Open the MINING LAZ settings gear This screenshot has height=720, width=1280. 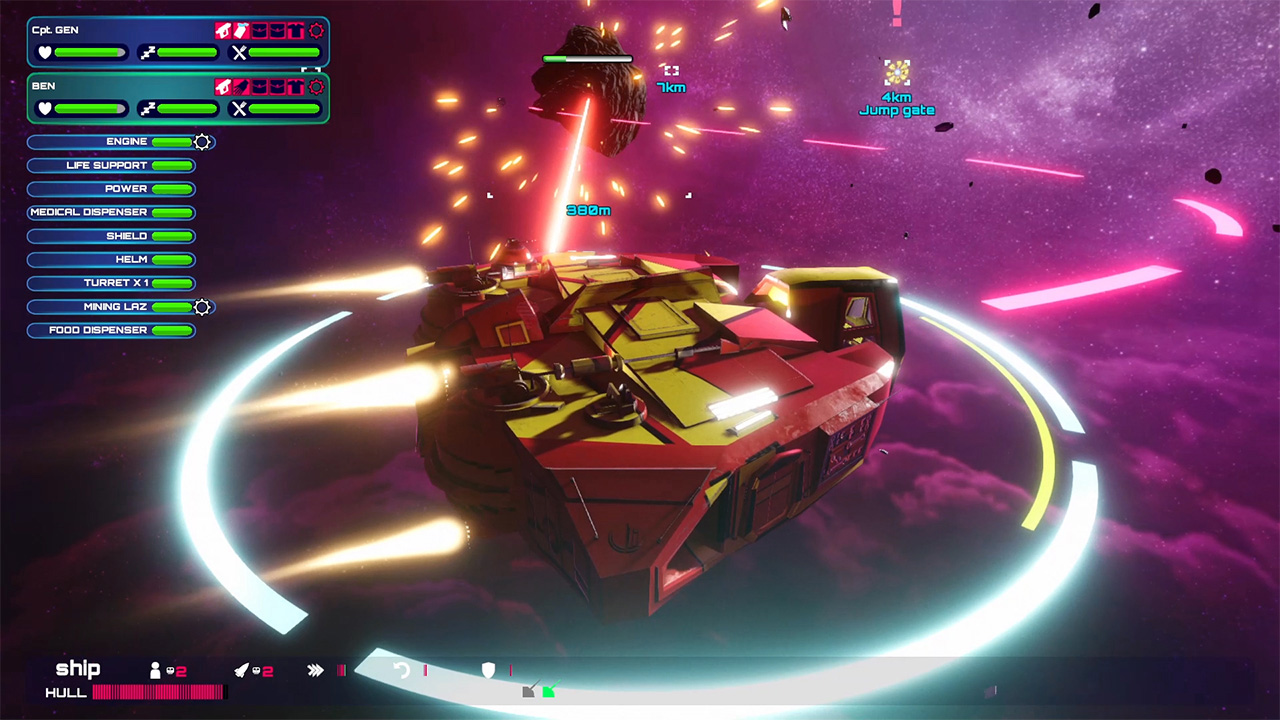[202, 307]
